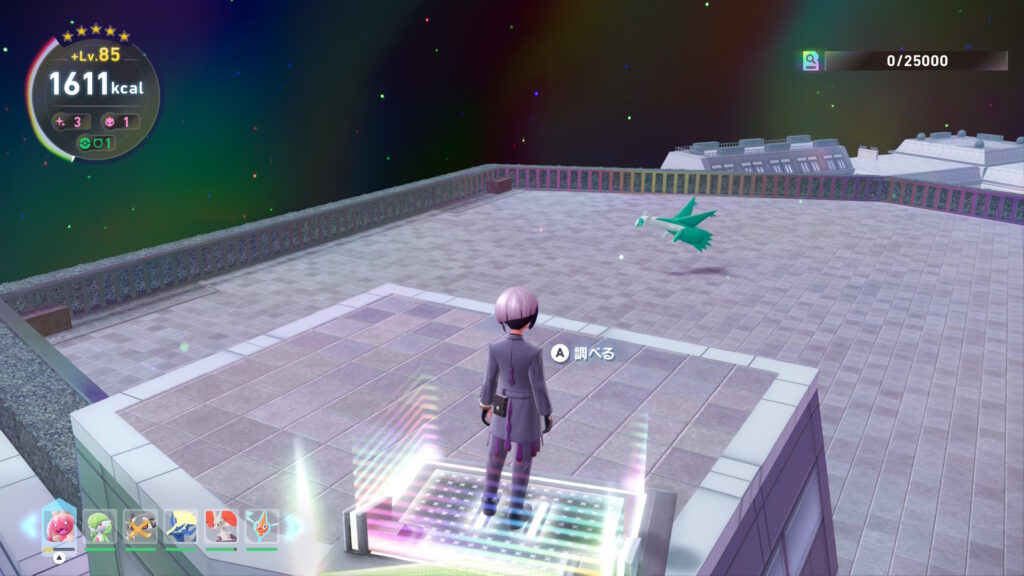This screenshot has width=1024, height=576.
Task: Select the yellow-and-black Pokémon party slot
Action: pos(140,525)
